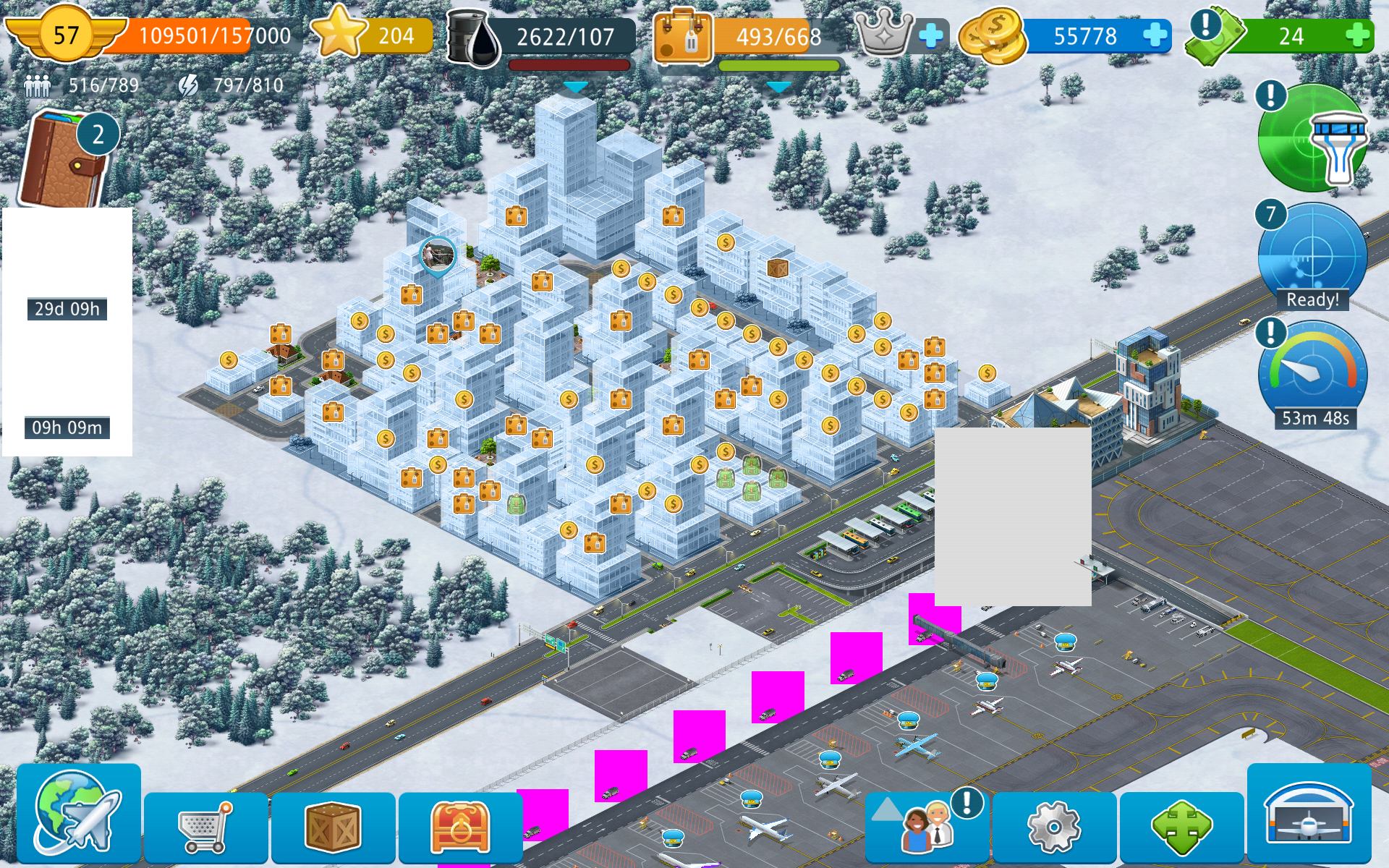This screenshot has height=868, width=1389.
Task: Open the friends and neighbors panel
Action: (x=929, y=827)
